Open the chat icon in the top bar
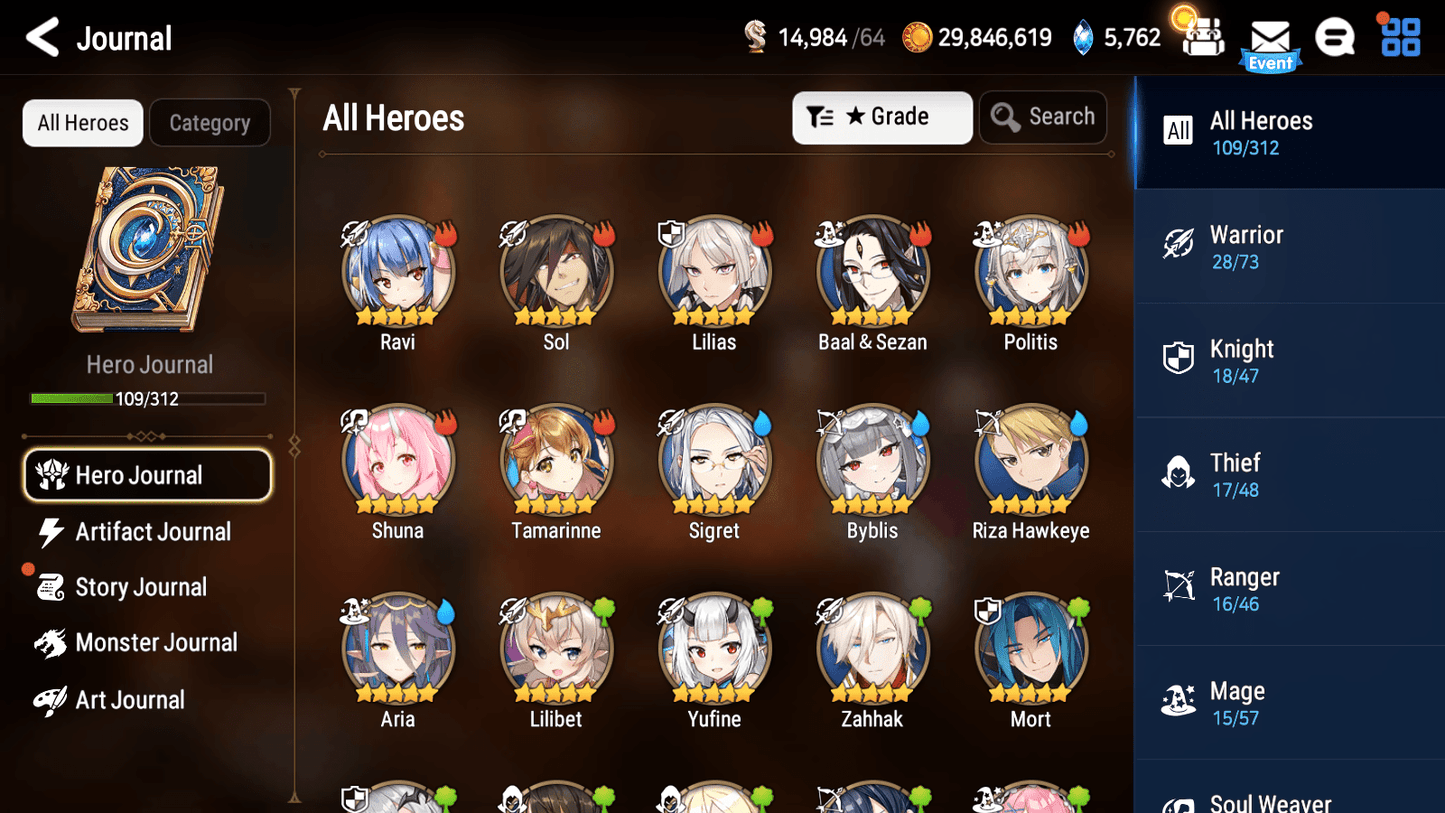The width and height of the screenshot is (1445, 813). pyautogui.click(x=1335, y=36)
